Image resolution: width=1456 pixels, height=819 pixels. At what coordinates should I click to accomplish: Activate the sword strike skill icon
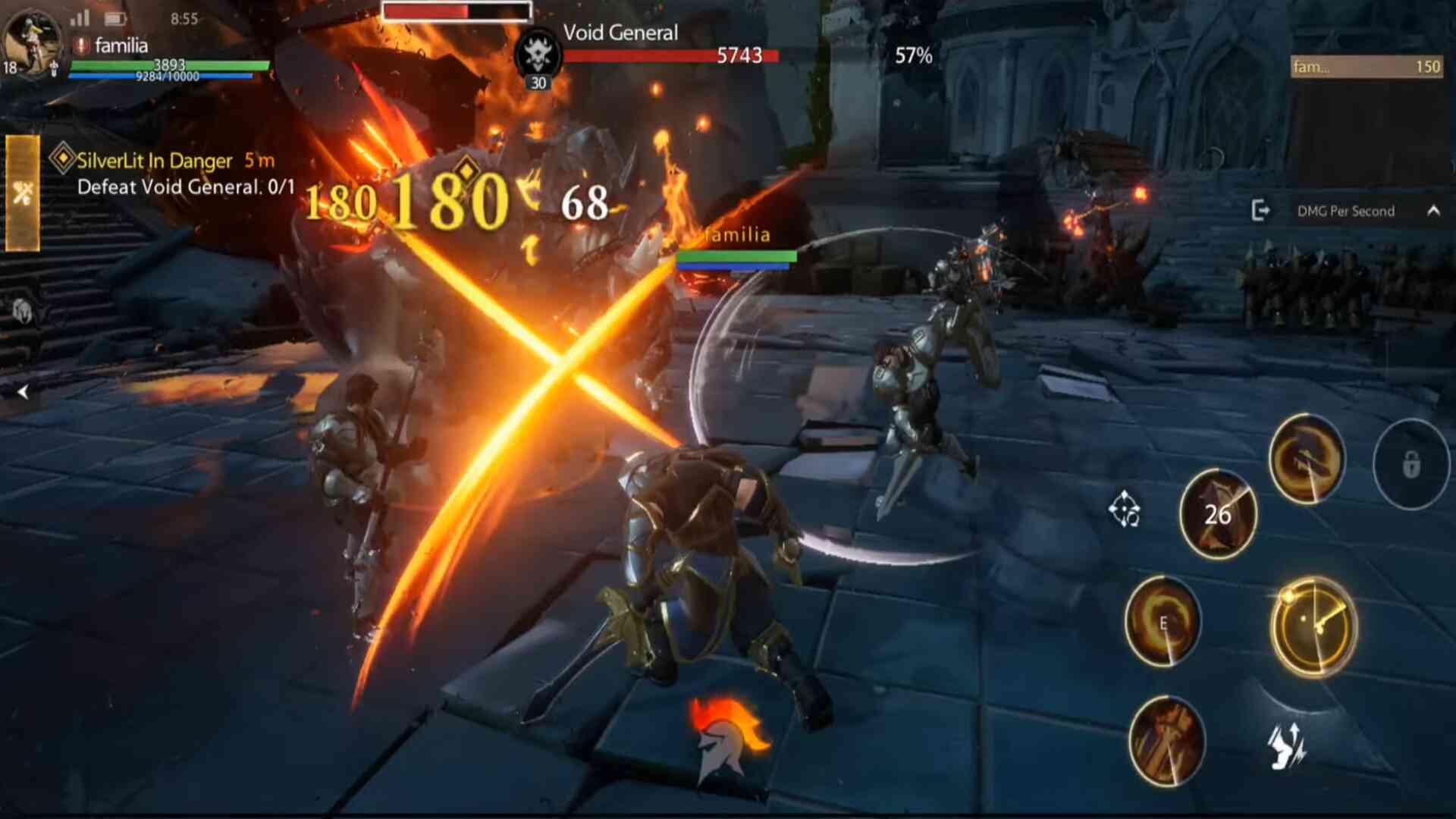pos(1166,740)
